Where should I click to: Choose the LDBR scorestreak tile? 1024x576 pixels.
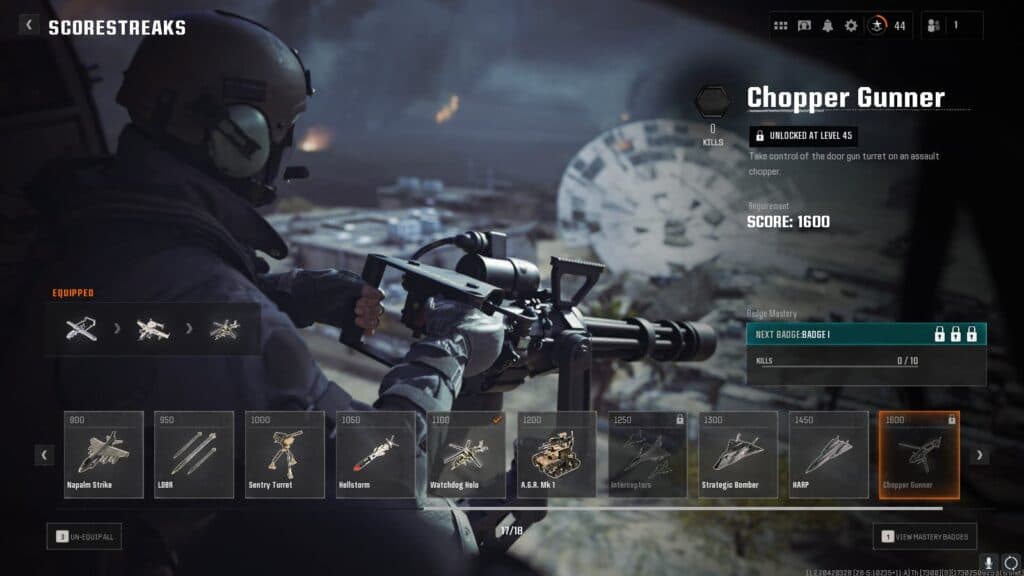tap(194, 454)
